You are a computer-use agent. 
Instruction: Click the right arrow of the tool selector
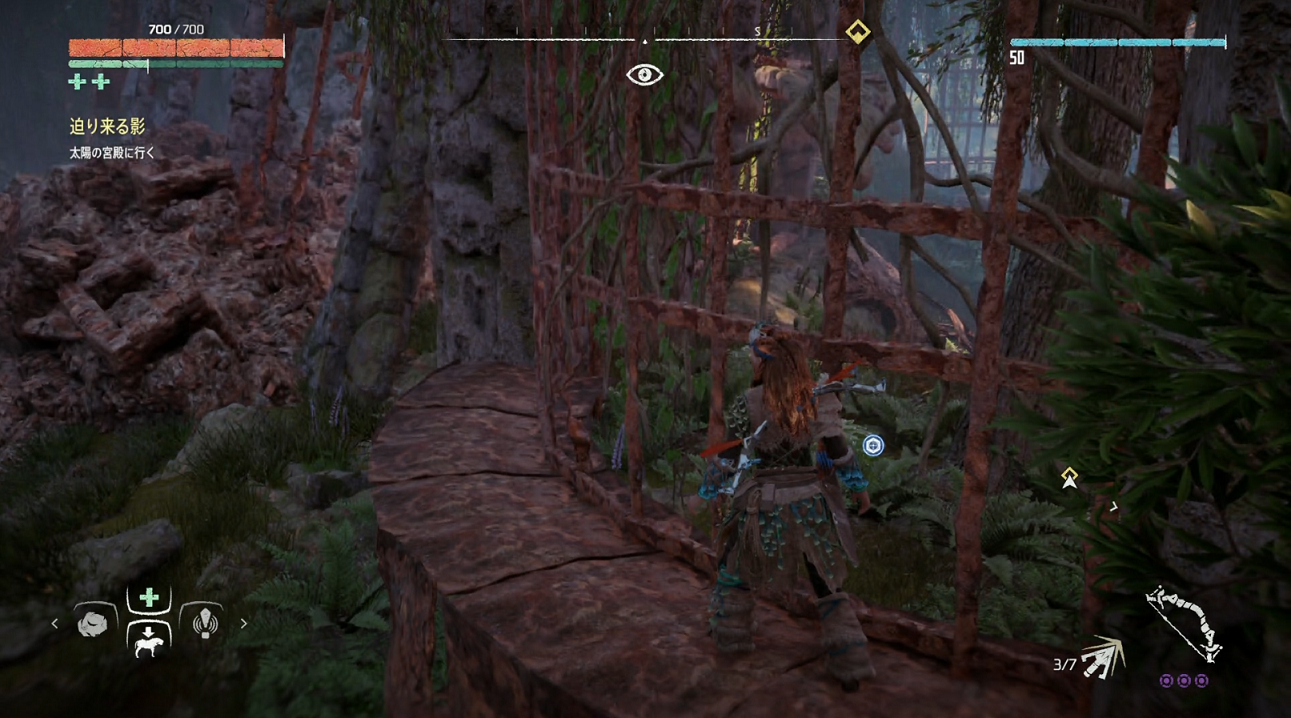[243, 624]
